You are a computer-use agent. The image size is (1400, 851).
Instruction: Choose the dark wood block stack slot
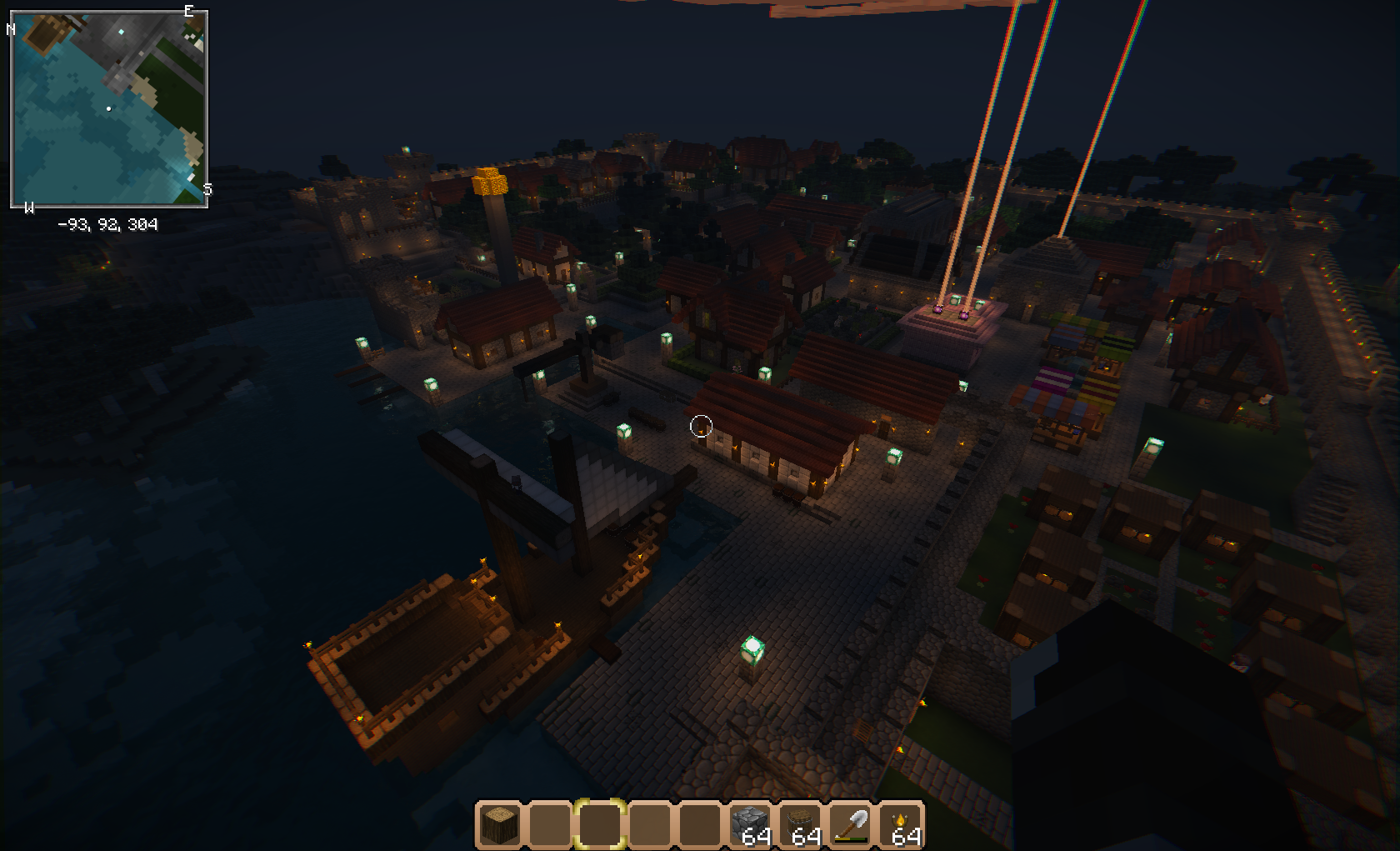click(800, 825)
